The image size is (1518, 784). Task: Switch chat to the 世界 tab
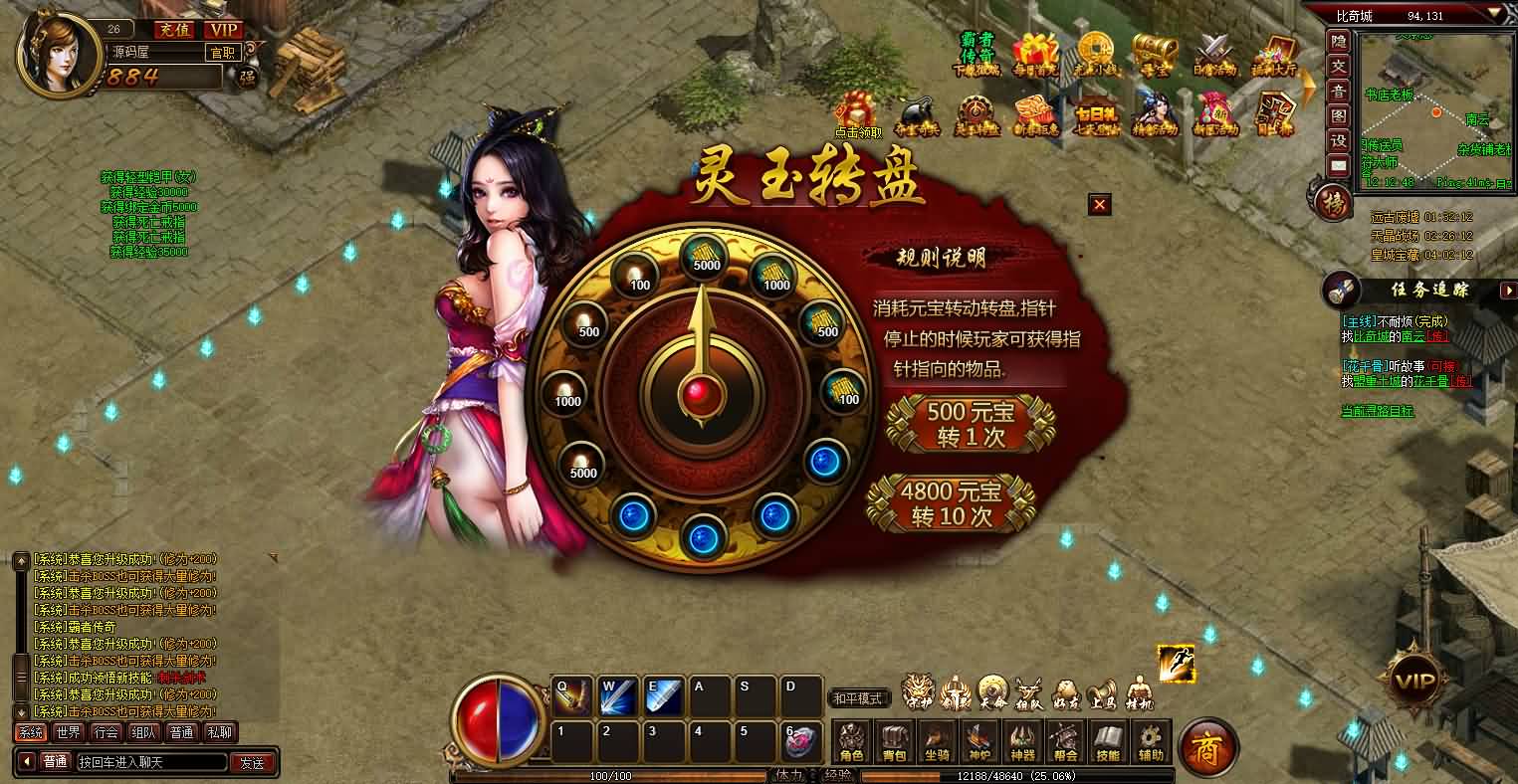(x=68, y=732)
